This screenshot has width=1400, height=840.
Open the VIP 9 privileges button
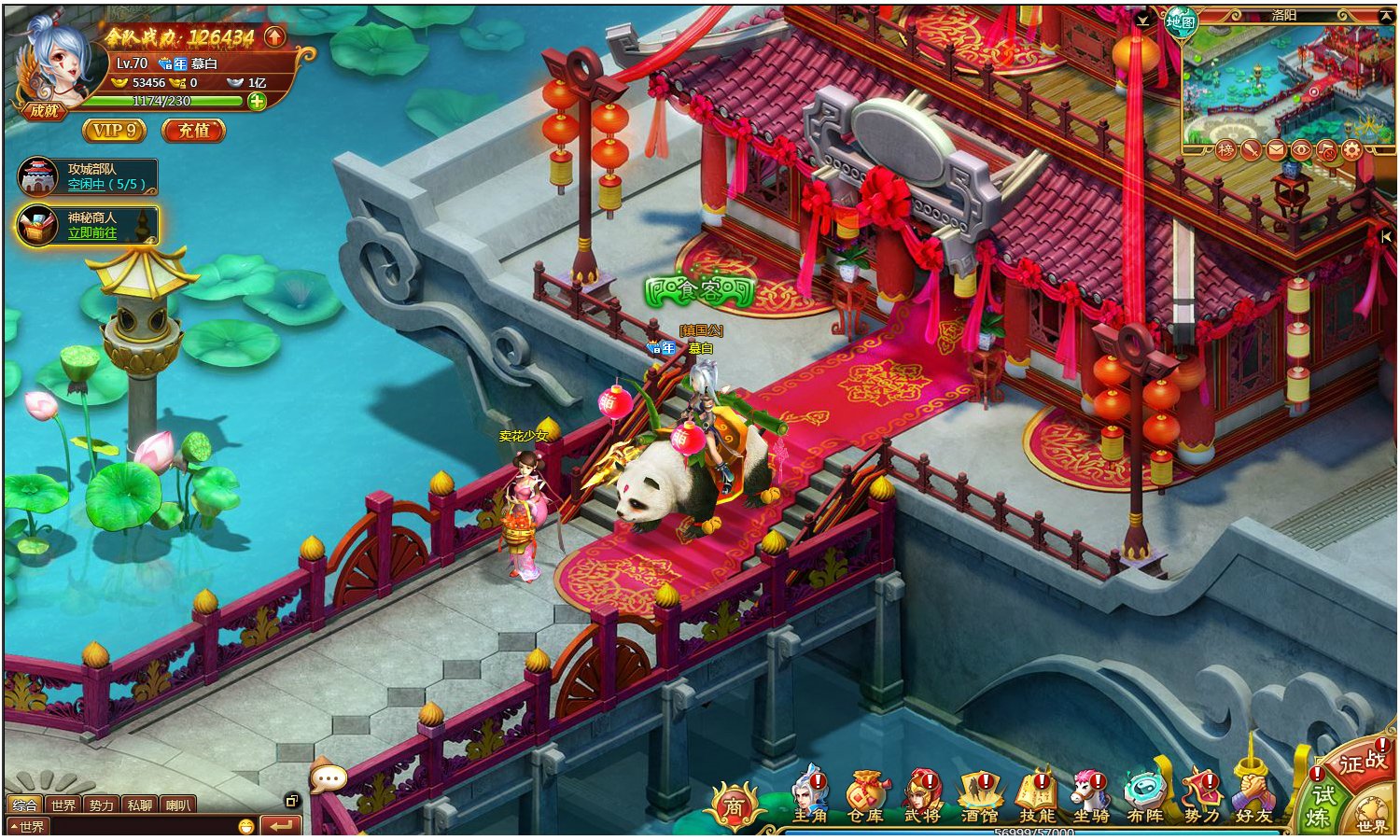point(114,131)
